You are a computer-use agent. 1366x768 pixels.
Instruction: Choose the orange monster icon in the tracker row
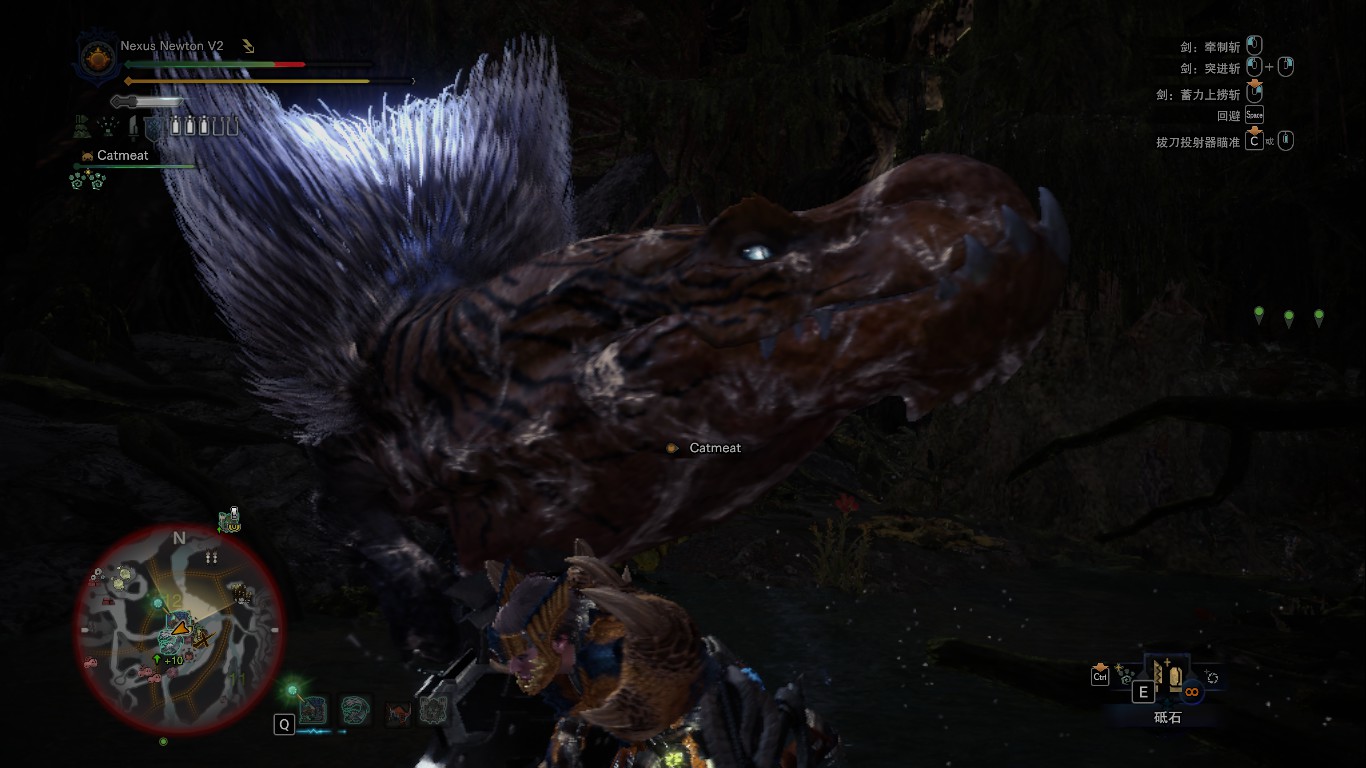[x=398, y=712]
